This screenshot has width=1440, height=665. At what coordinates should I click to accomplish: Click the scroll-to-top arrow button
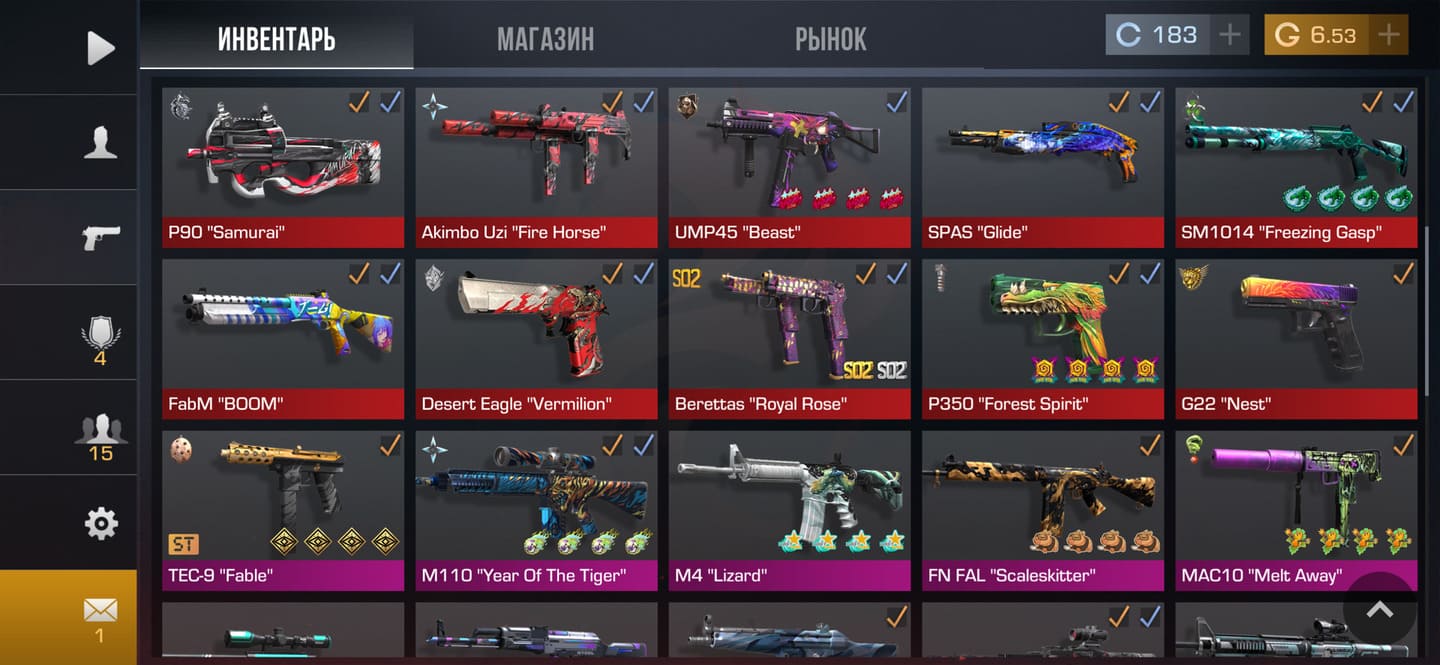[1379, 609]
